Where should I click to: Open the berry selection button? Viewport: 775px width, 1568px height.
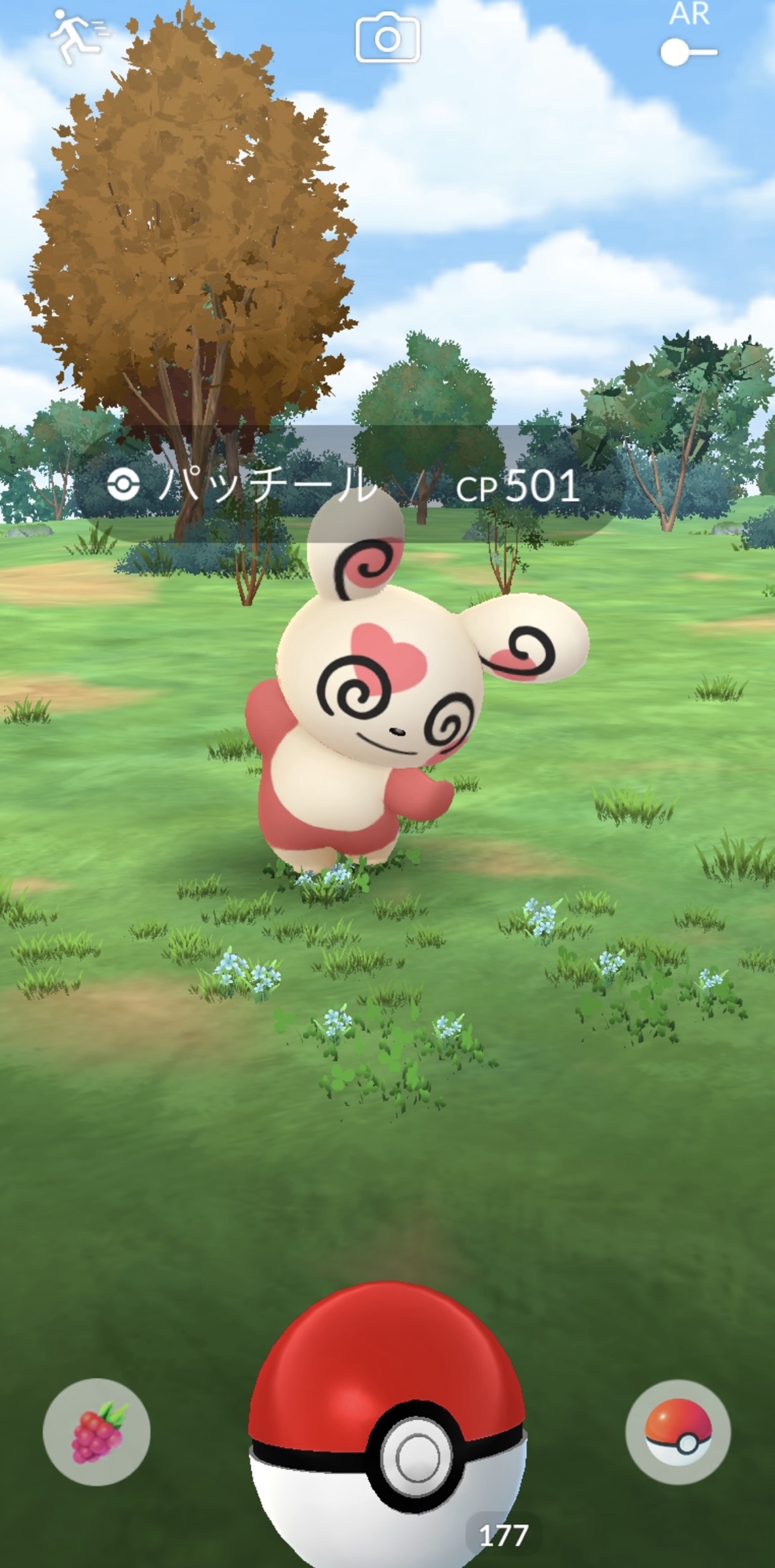click(96, 1432)
